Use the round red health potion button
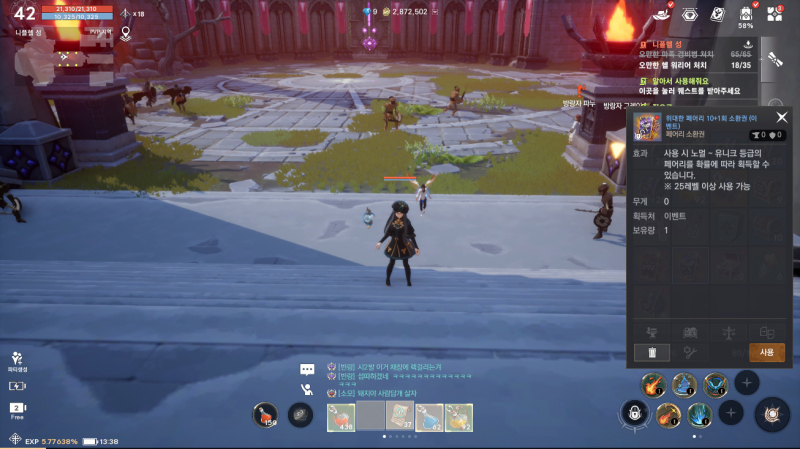This screenshot has height=449, width=800. (265, 415)
